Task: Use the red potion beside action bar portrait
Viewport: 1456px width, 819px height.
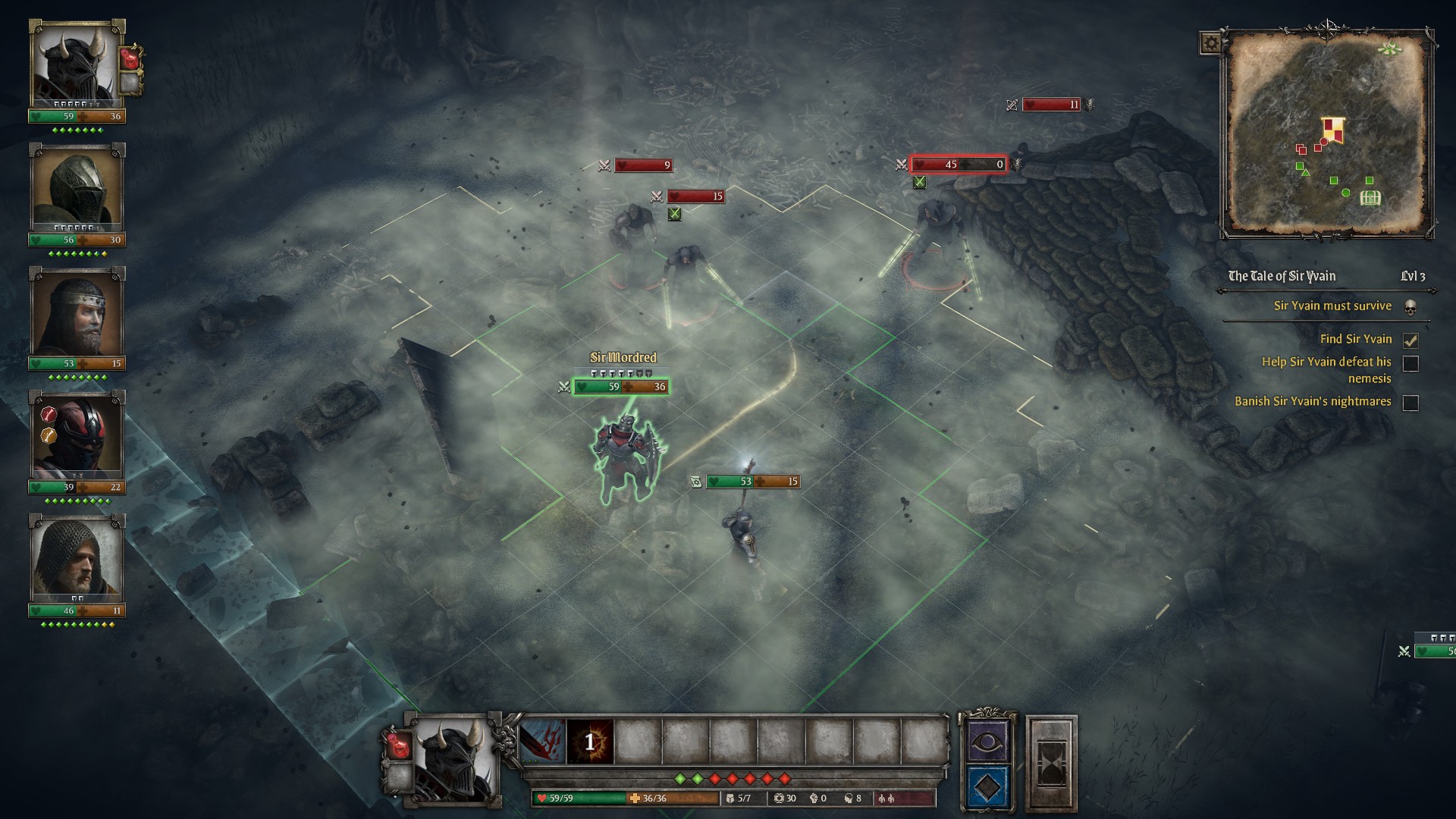Action: click(398, 746)
